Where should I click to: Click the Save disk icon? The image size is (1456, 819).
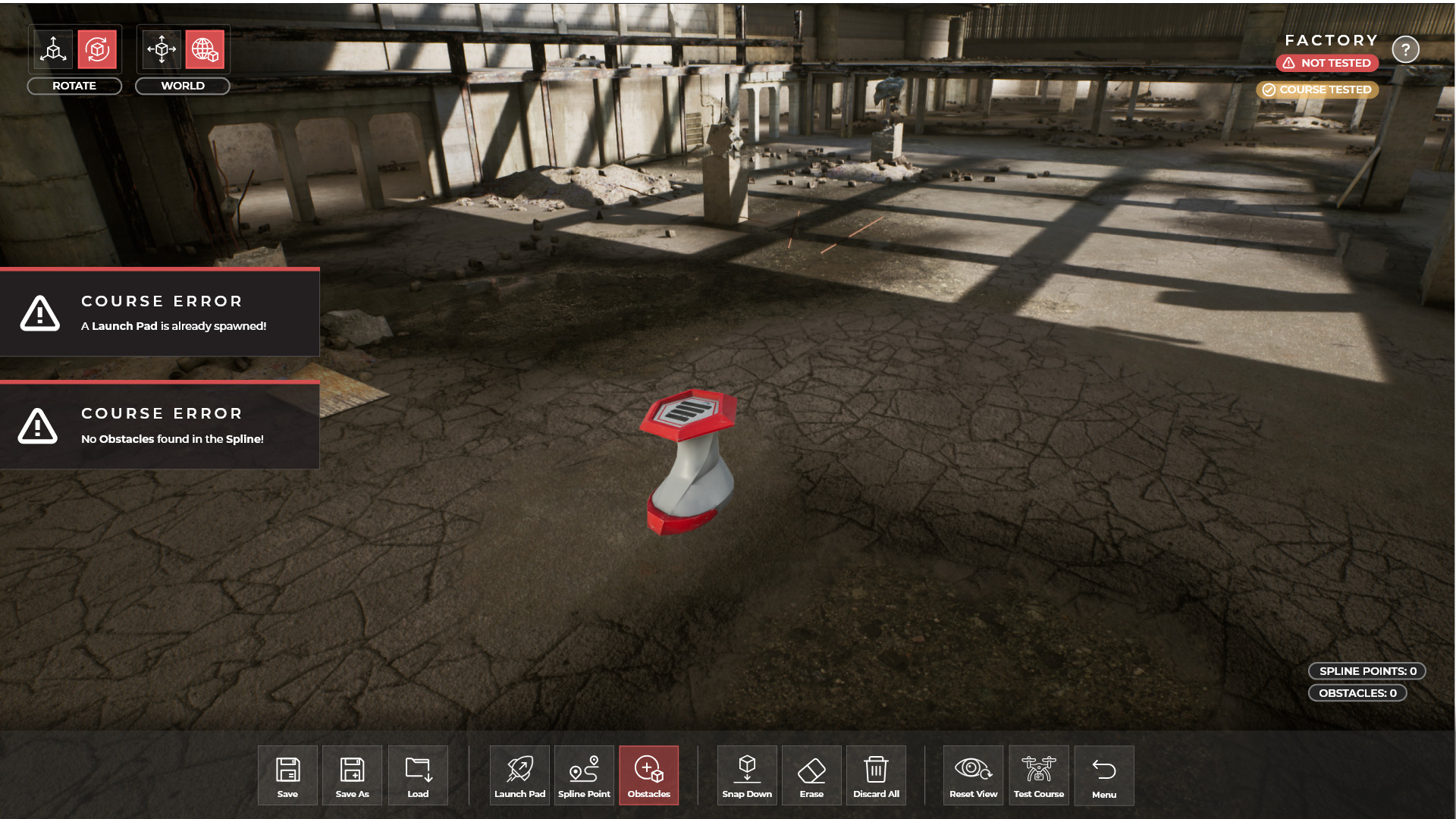[x=287, y=775]
